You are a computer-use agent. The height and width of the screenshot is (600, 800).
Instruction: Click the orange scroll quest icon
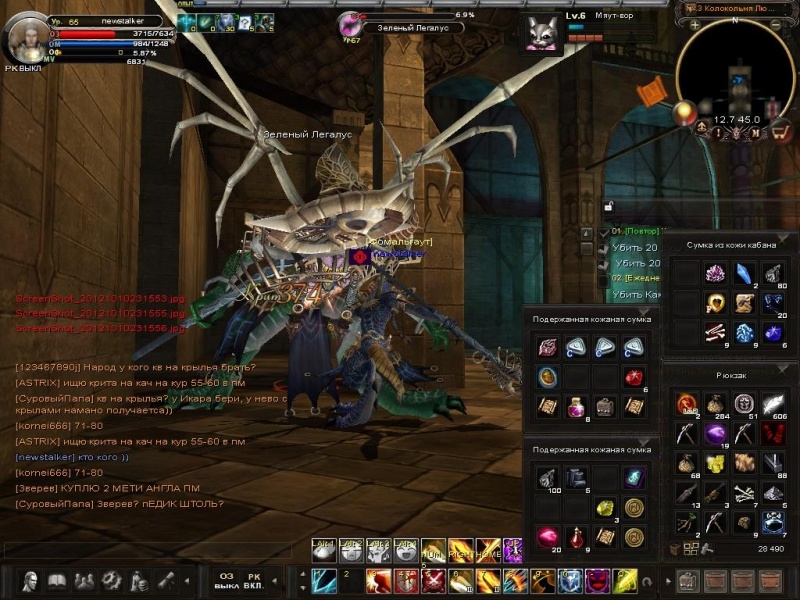click(652, 92)
